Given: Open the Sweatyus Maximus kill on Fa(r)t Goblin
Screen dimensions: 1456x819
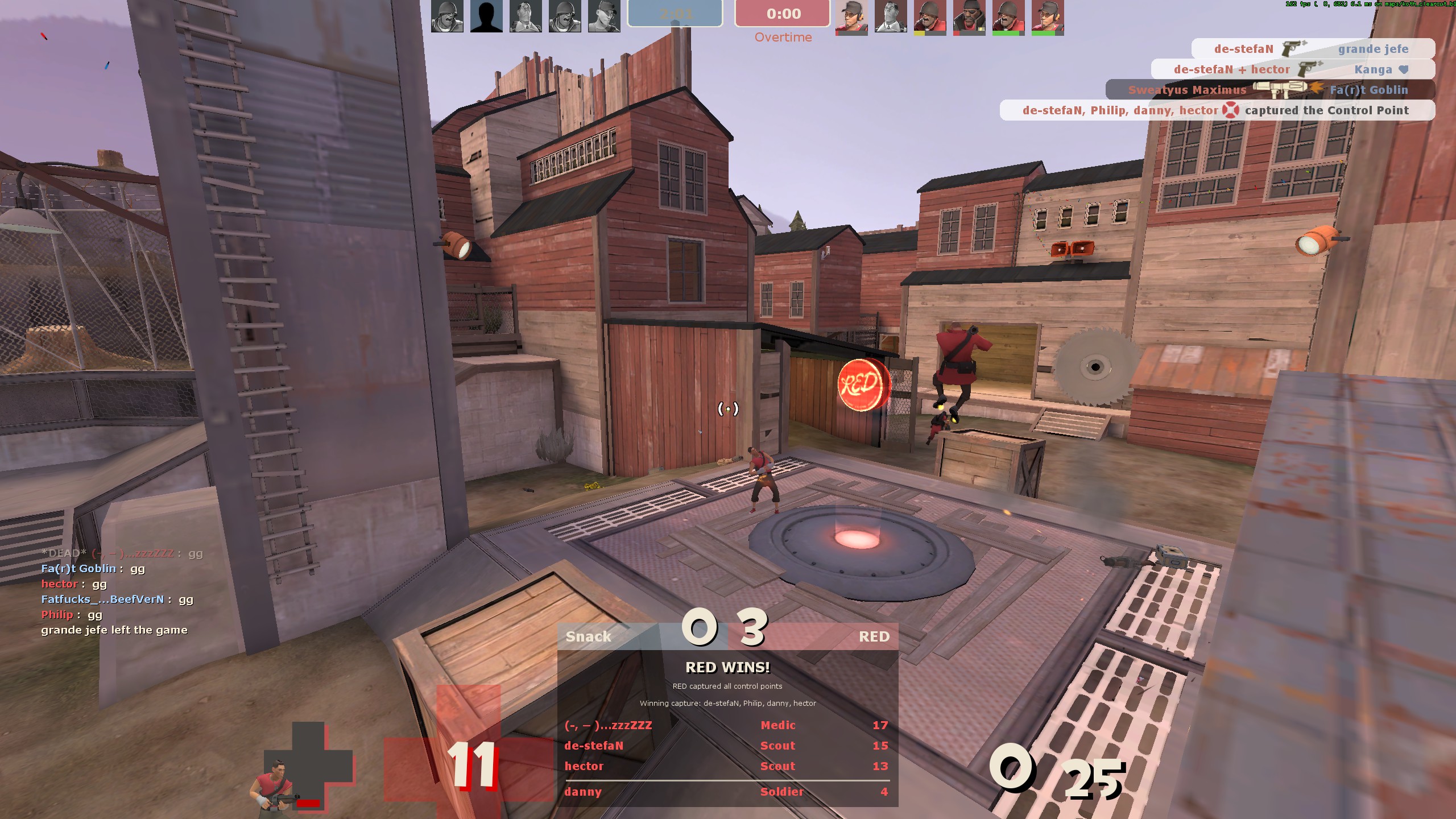Looking at the screenshot, I should pos(1269,90).
